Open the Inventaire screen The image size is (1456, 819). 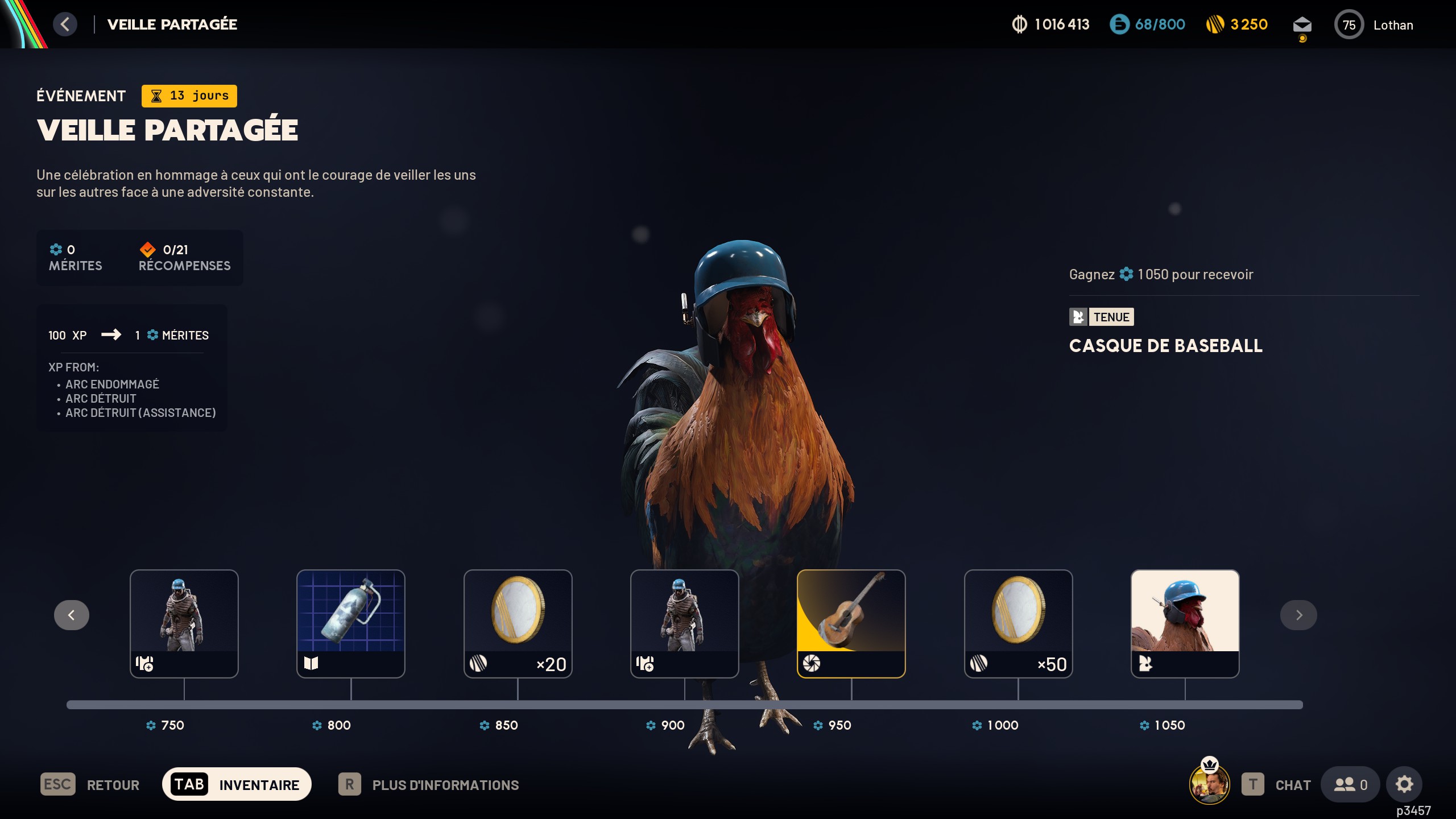237,785
